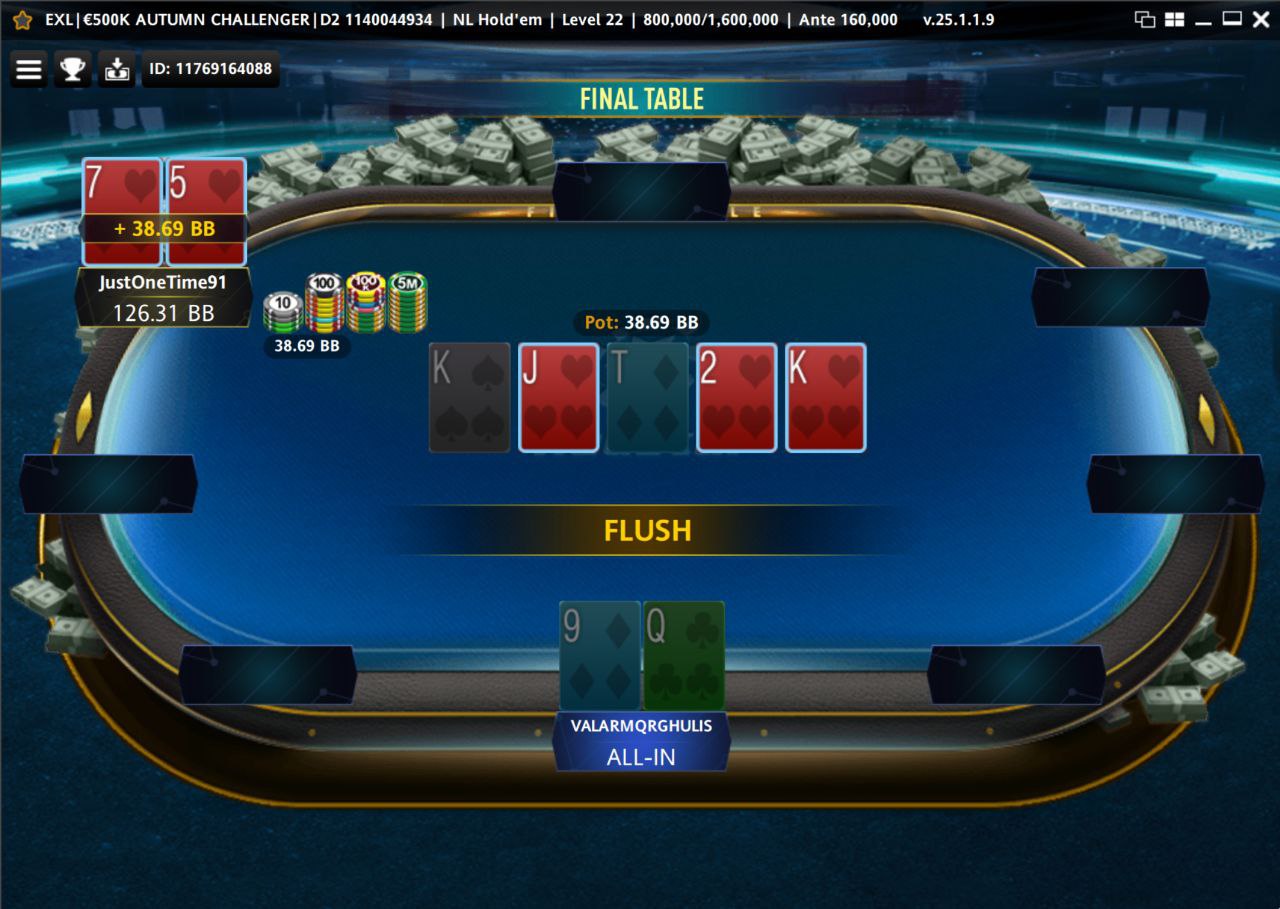
Task: Click the yellow arrow on the table's right edge
Action: pyautogui.click(x=1207, y=418)
